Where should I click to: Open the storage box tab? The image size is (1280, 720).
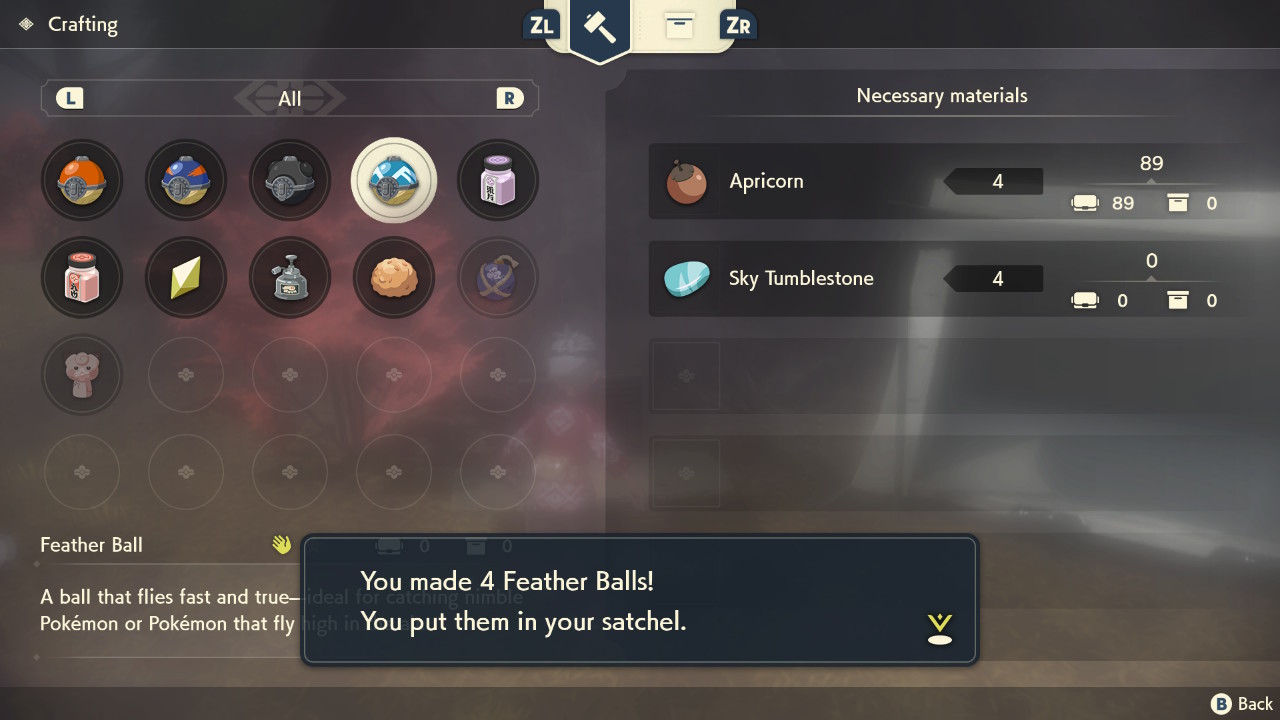pos(679,27)
